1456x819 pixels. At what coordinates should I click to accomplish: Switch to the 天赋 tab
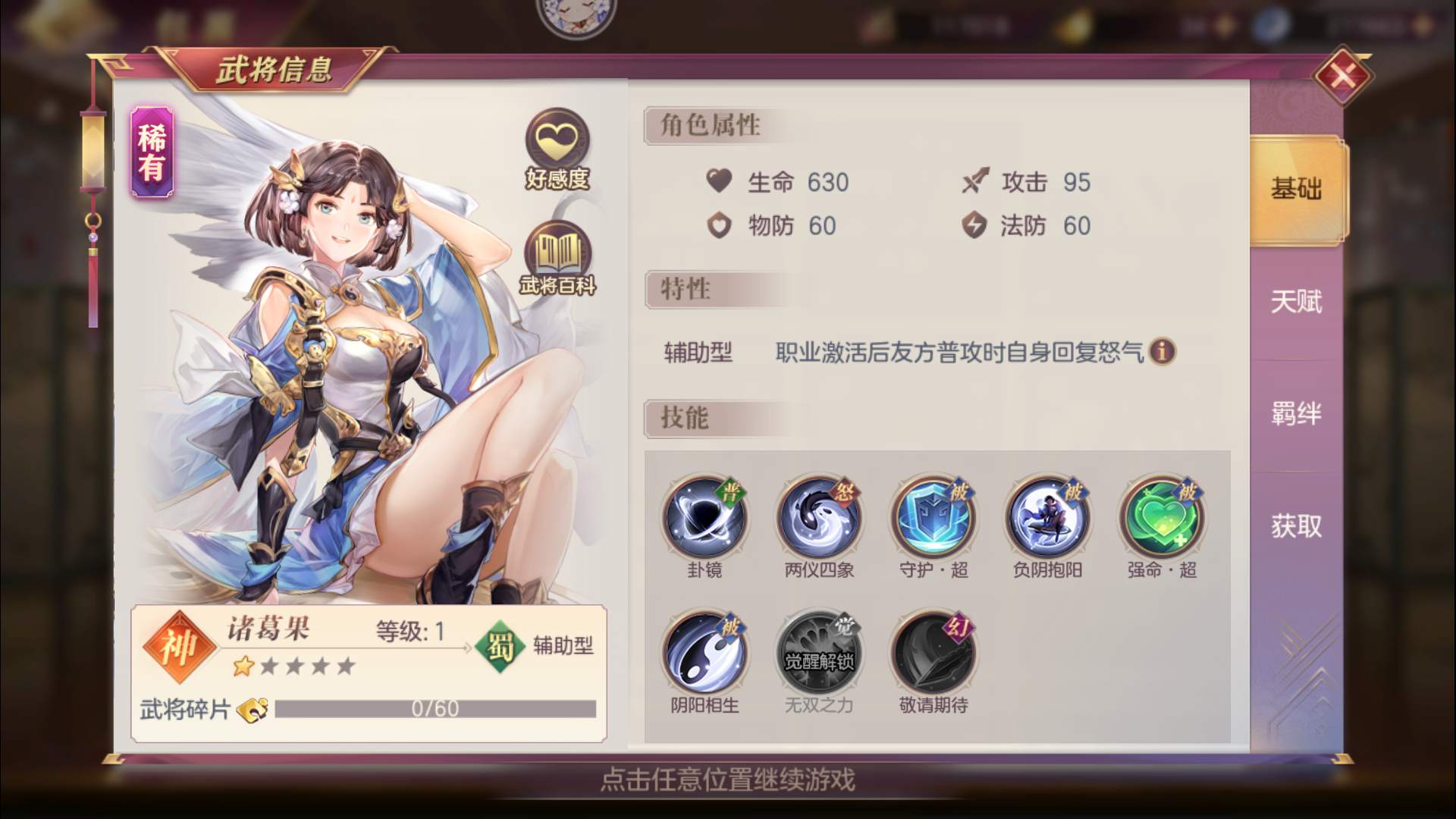click(1294, 303)
